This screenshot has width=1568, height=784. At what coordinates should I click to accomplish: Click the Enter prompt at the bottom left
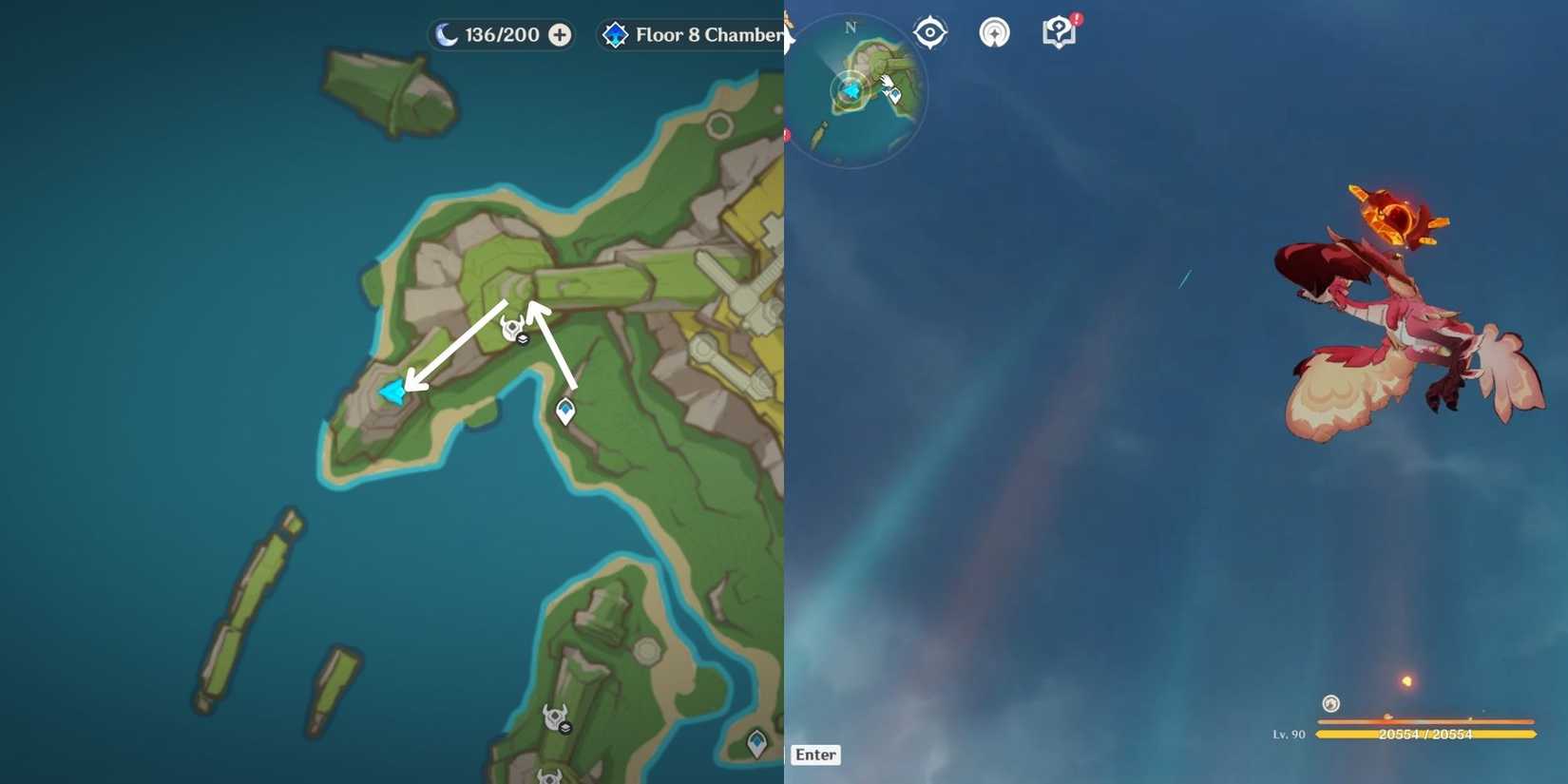click(x=815, y=755)
